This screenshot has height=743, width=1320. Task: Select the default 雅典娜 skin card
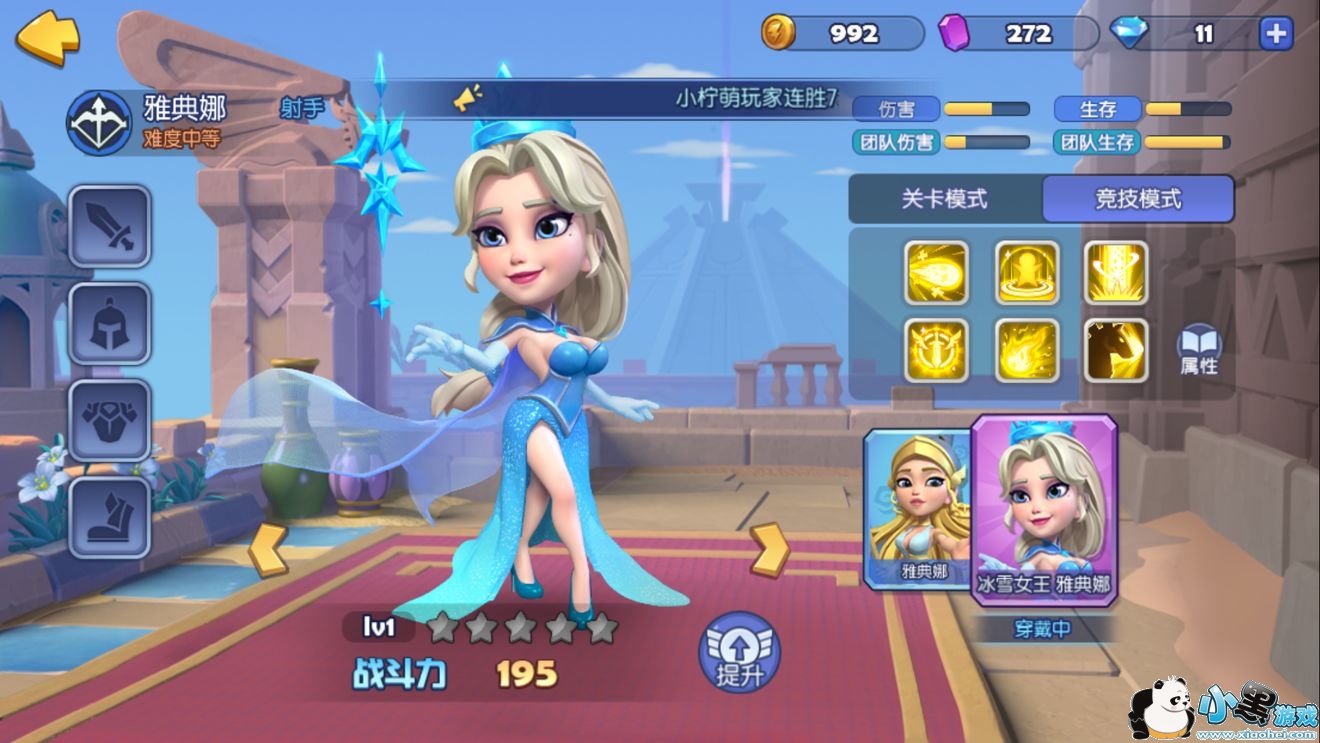[917, 508]
